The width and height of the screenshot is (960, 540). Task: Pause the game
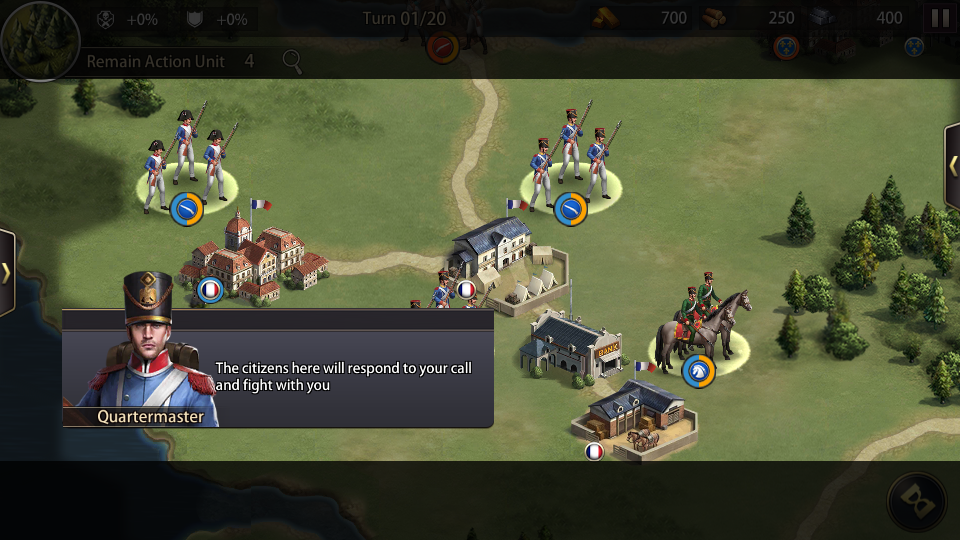[940, 18]
